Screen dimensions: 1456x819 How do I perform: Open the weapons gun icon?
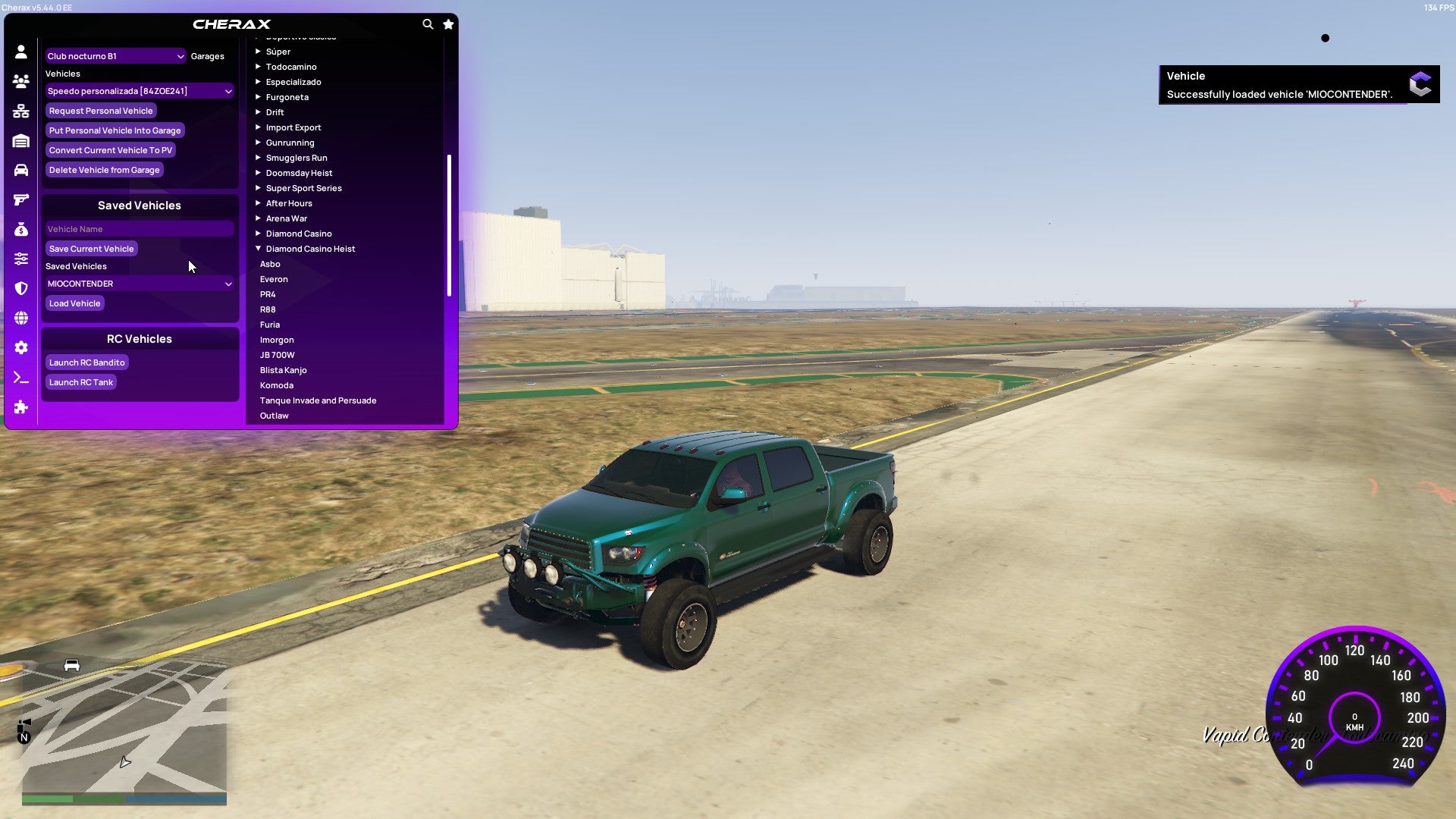click(20, 199)
